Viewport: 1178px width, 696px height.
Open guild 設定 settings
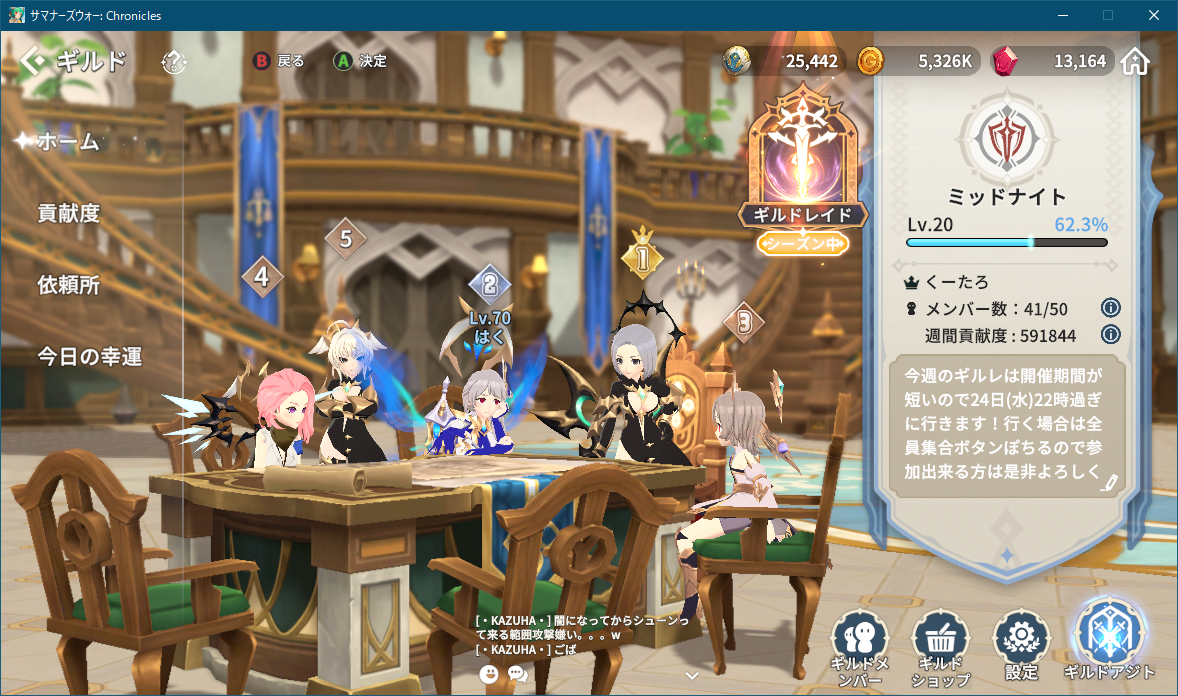tap(1022, 646)
